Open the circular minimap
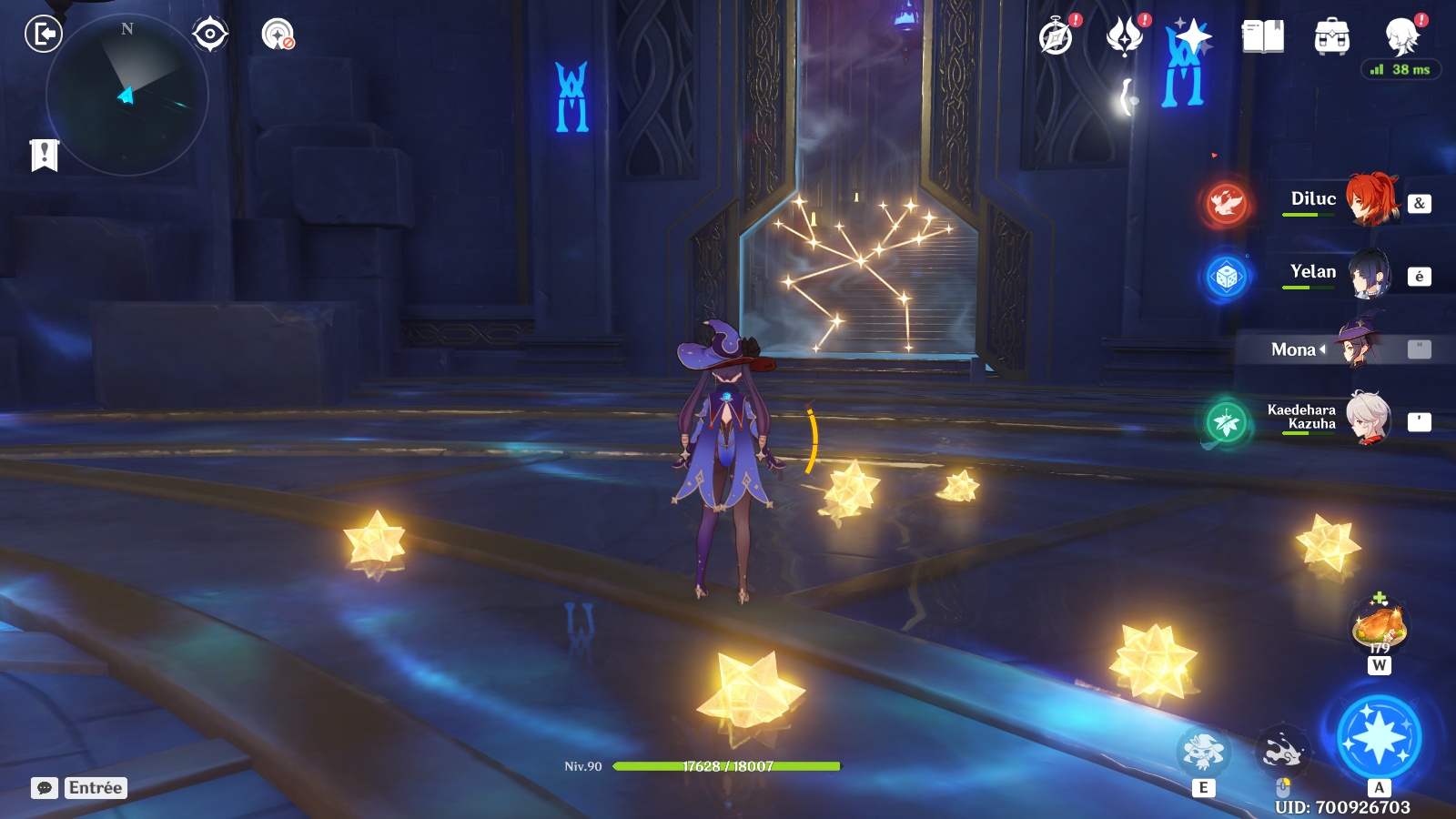 pyautogui.click(x=126, y=95)
